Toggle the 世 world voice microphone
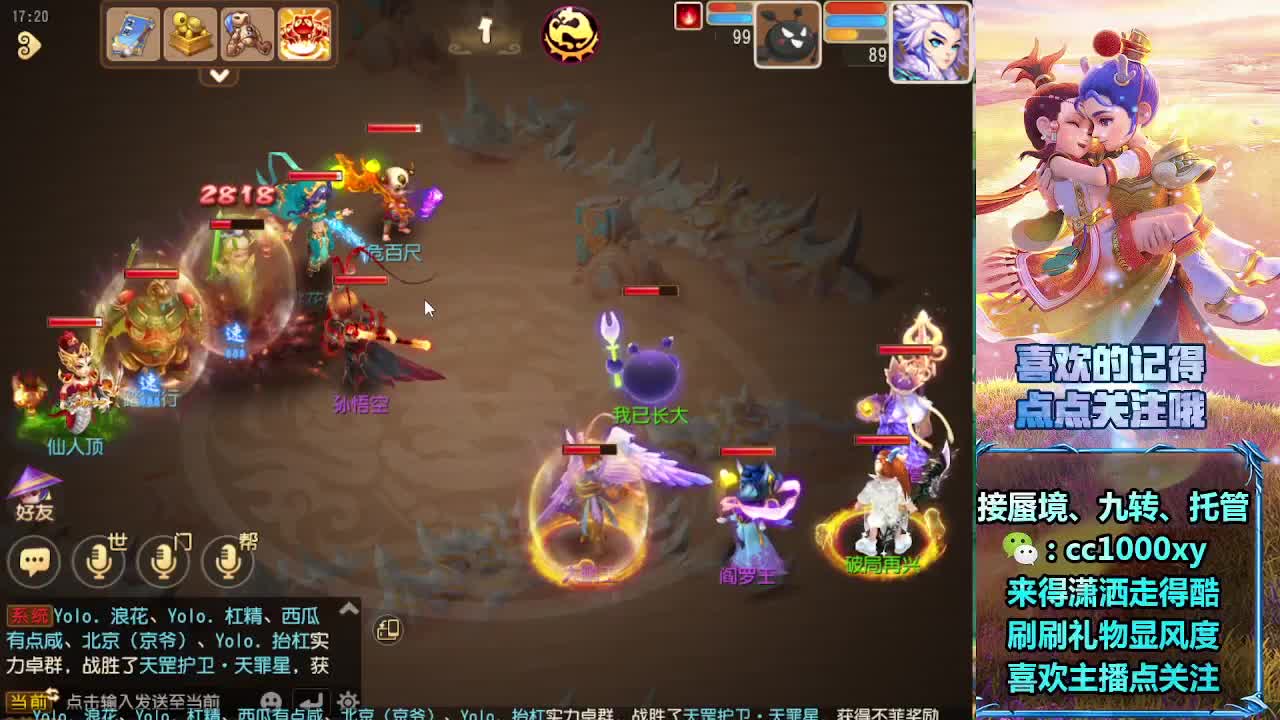Image resolution: width=1280 pixels, height=720 pixels. tap(96, 560)
